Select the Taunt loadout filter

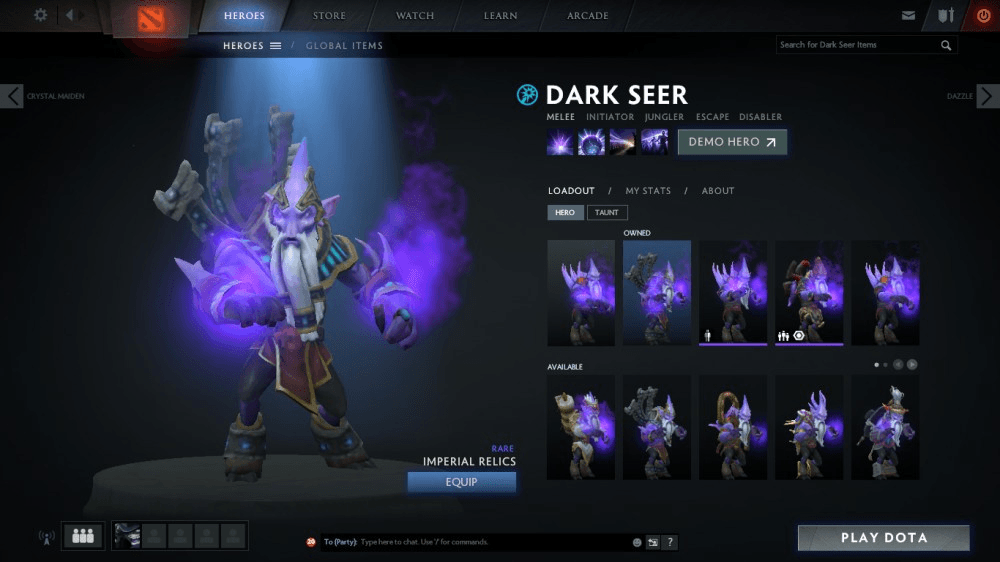click(607, 213)
